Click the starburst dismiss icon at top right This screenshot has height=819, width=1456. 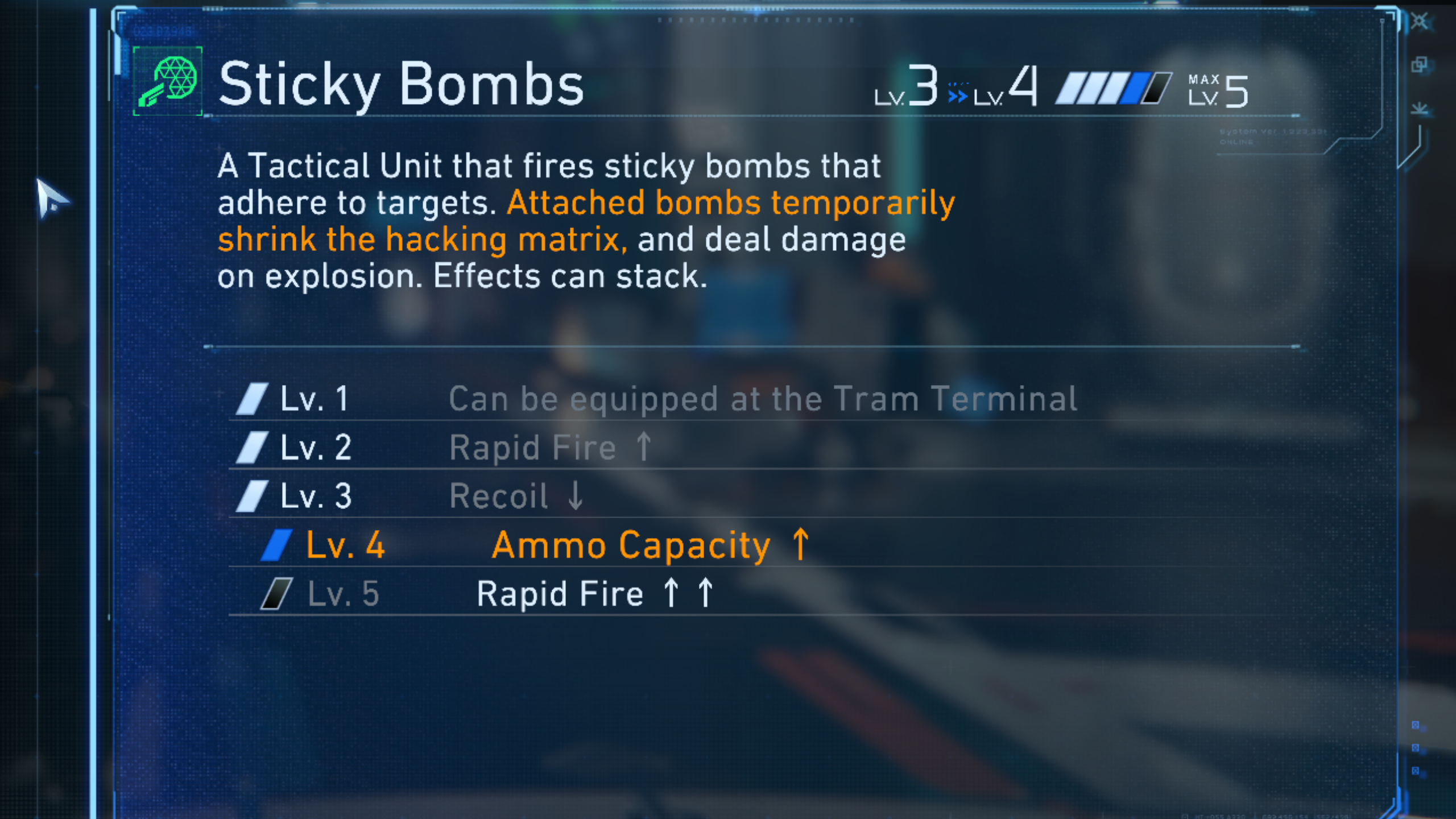click(1420, 21)
